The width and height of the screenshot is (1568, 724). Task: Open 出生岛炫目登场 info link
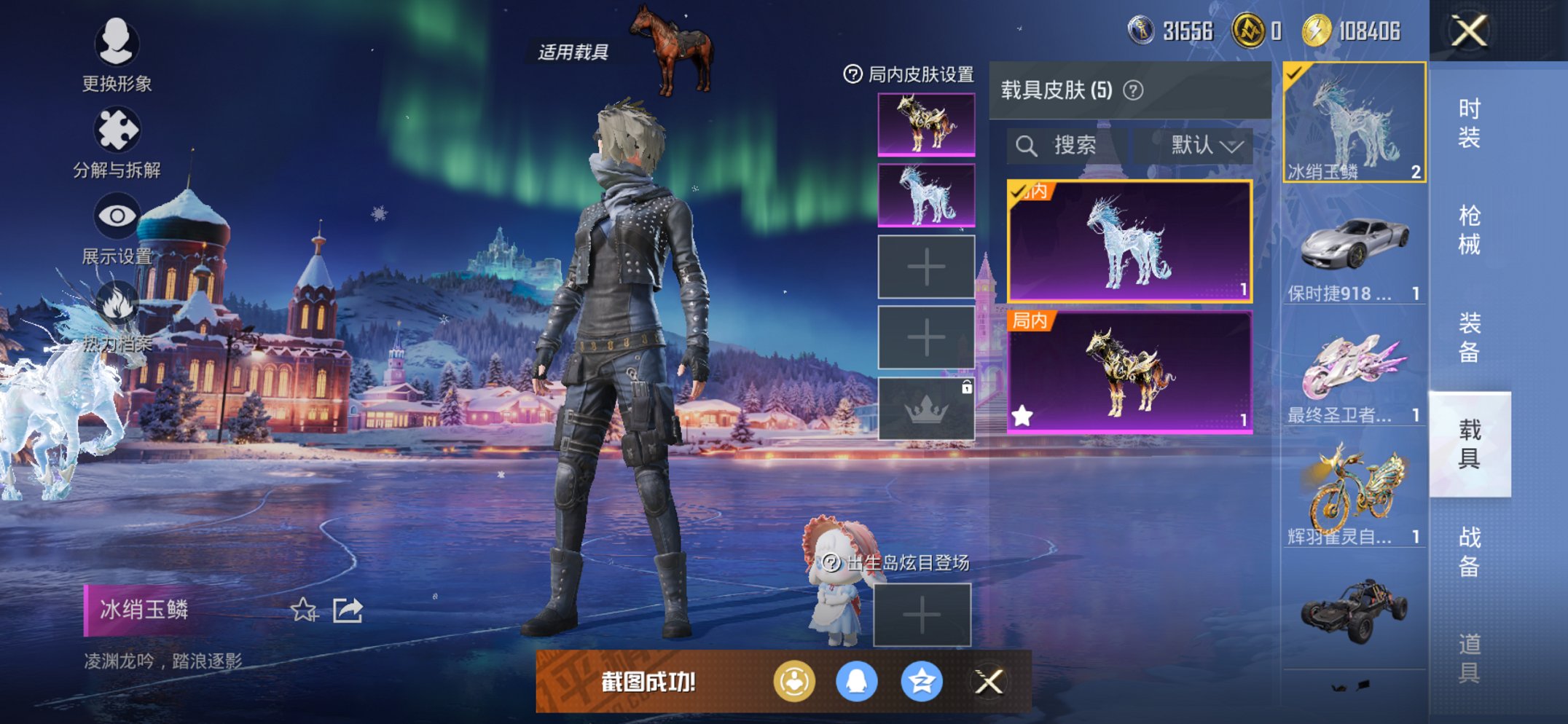point(830,563)
